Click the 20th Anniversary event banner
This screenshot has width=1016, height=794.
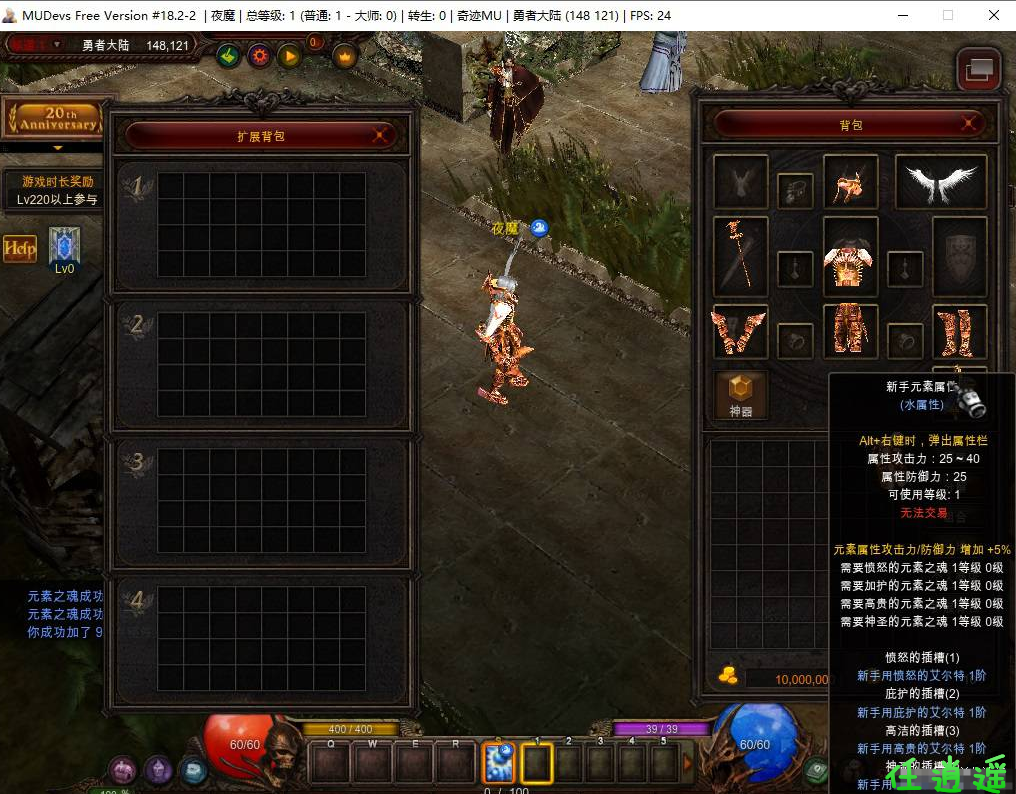(x=56, y=120)
